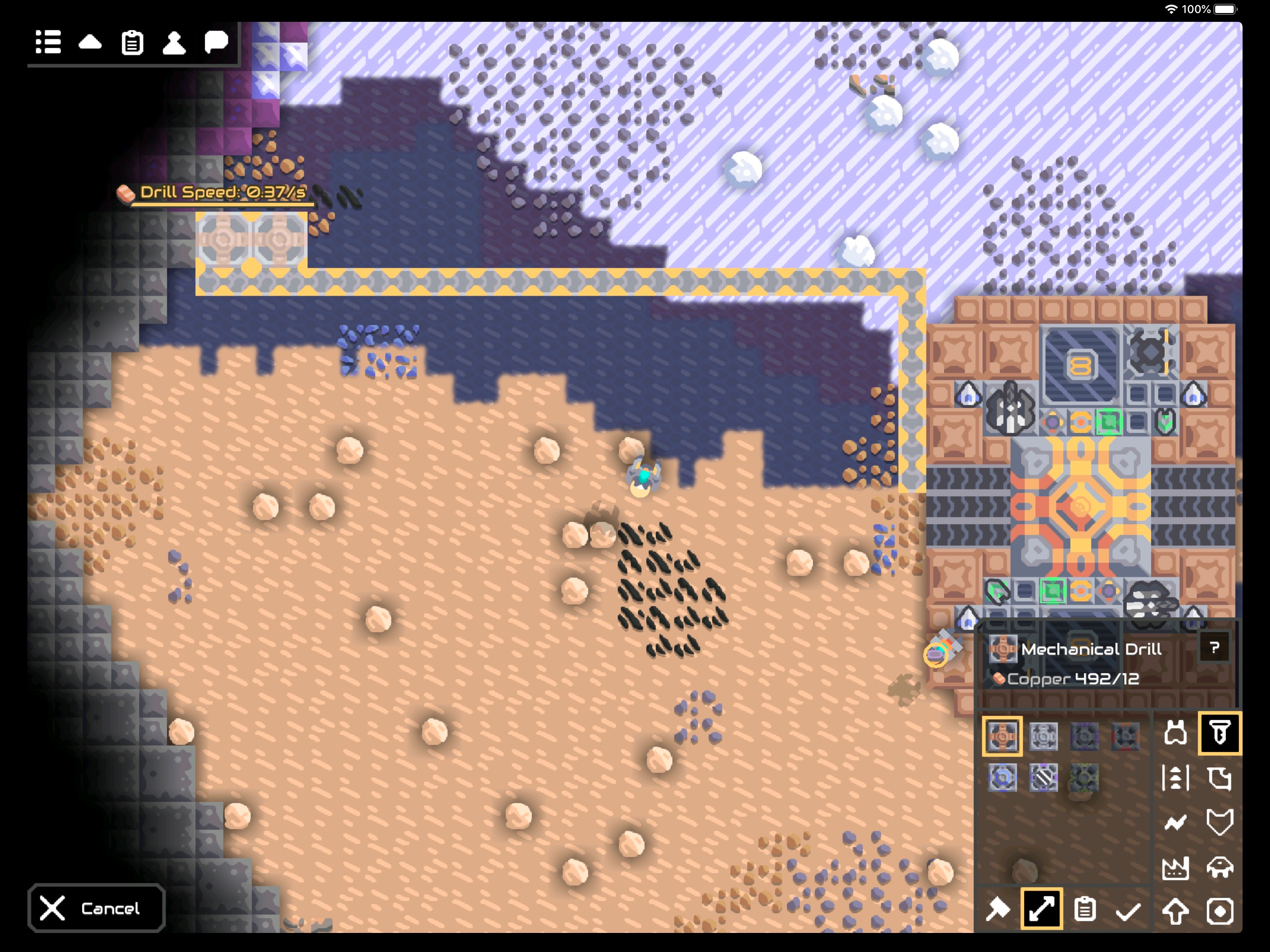This screenshot has height=952, width=1270.
Task: Open the main menu list icon
Action: tap(48, 42)
